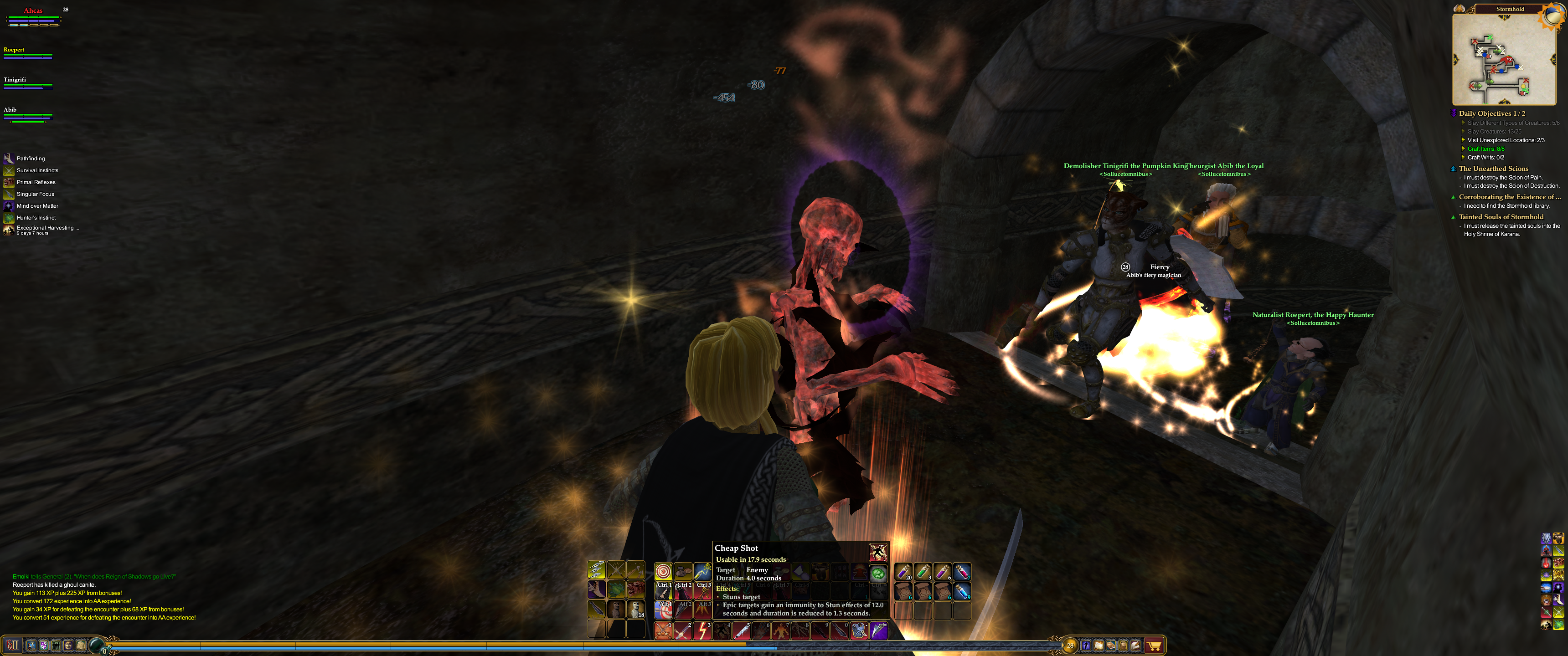Click the Exceptional Harvesting buff icon
The width and height of the screenshot is (1568, 656).
pyautogui.click(x=9, y=230)
